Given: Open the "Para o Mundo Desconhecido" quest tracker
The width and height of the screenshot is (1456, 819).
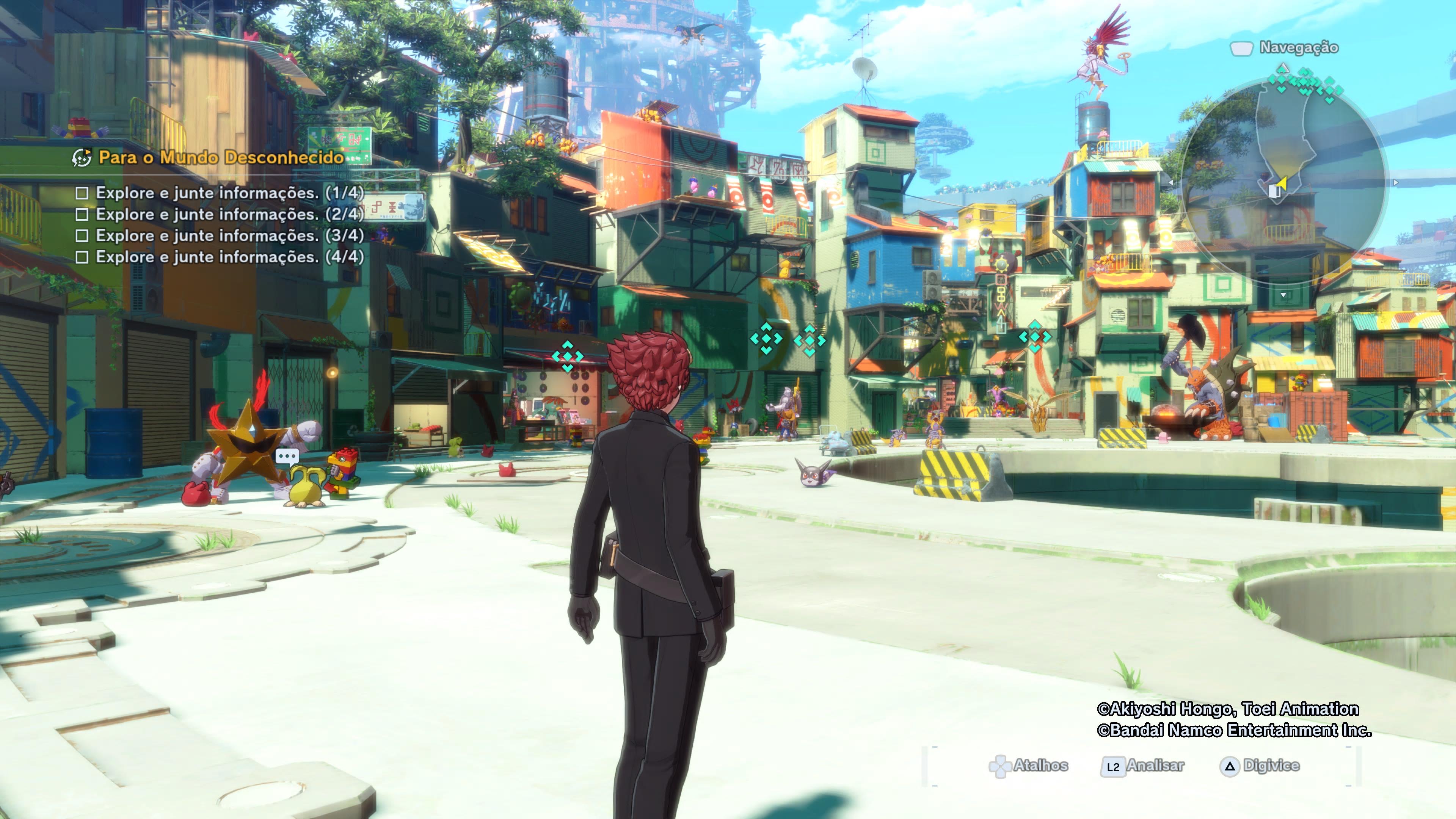Looking at the screenshot, I should pos(220,157).
